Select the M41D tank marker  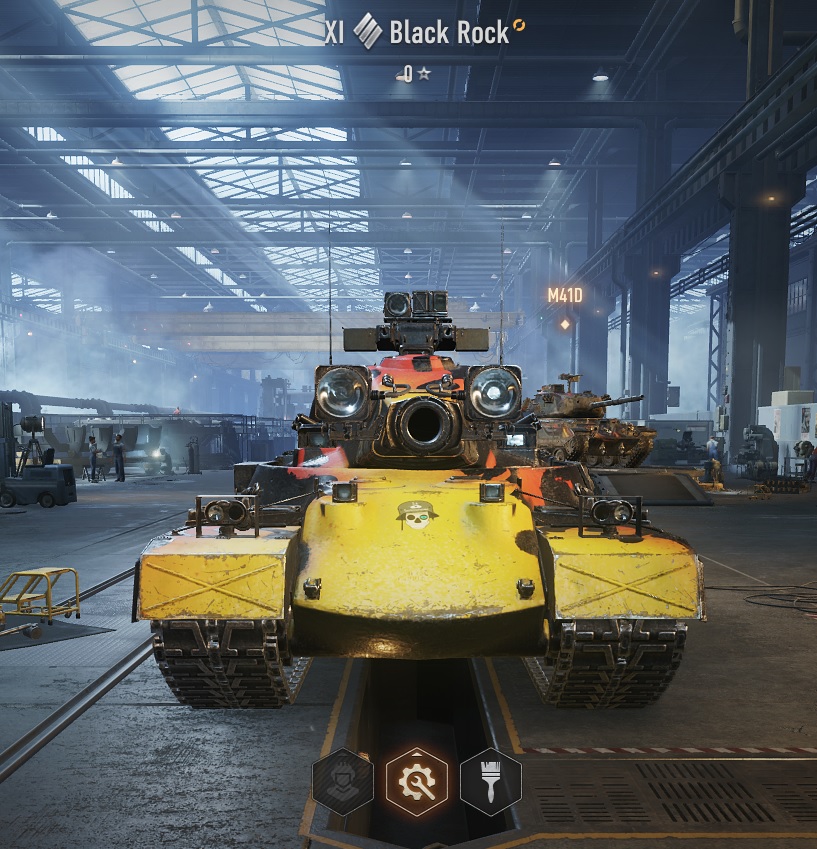(x=564, y=296)
